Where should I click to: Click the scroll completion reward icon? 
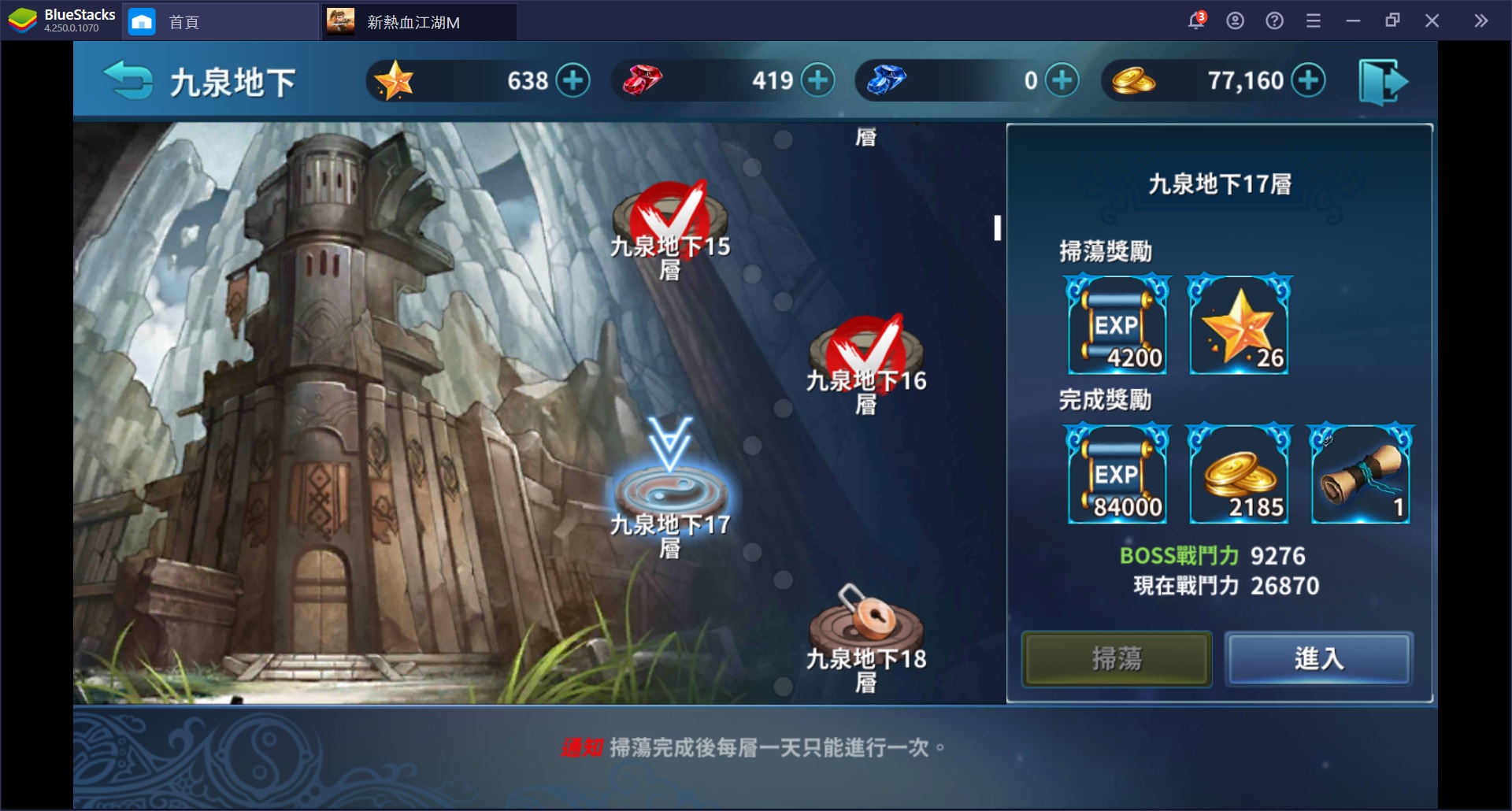1361,473
